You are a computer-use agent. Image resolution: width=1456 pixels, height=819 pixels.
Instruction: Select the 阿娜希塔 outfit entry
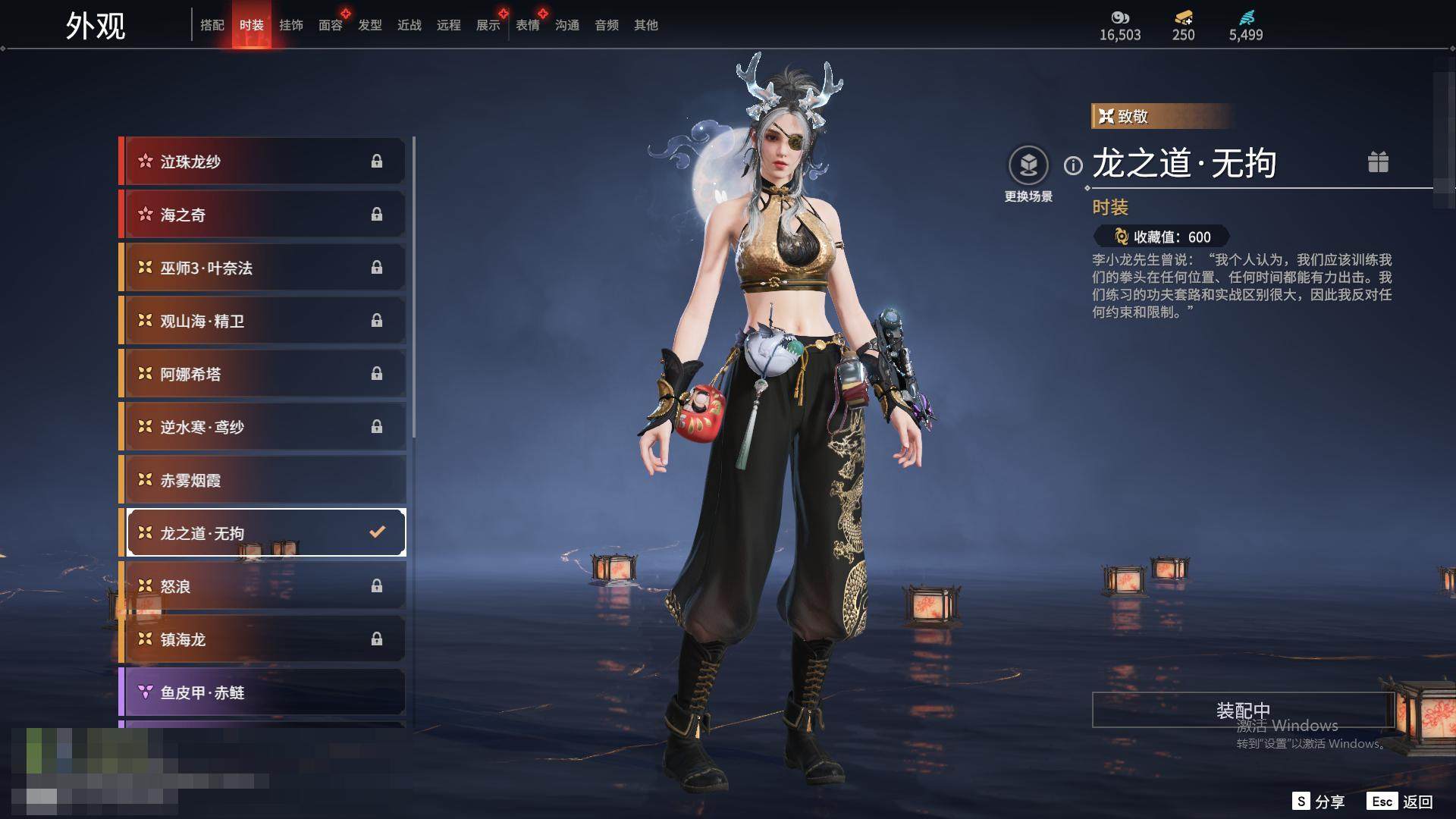coord(262,374)
